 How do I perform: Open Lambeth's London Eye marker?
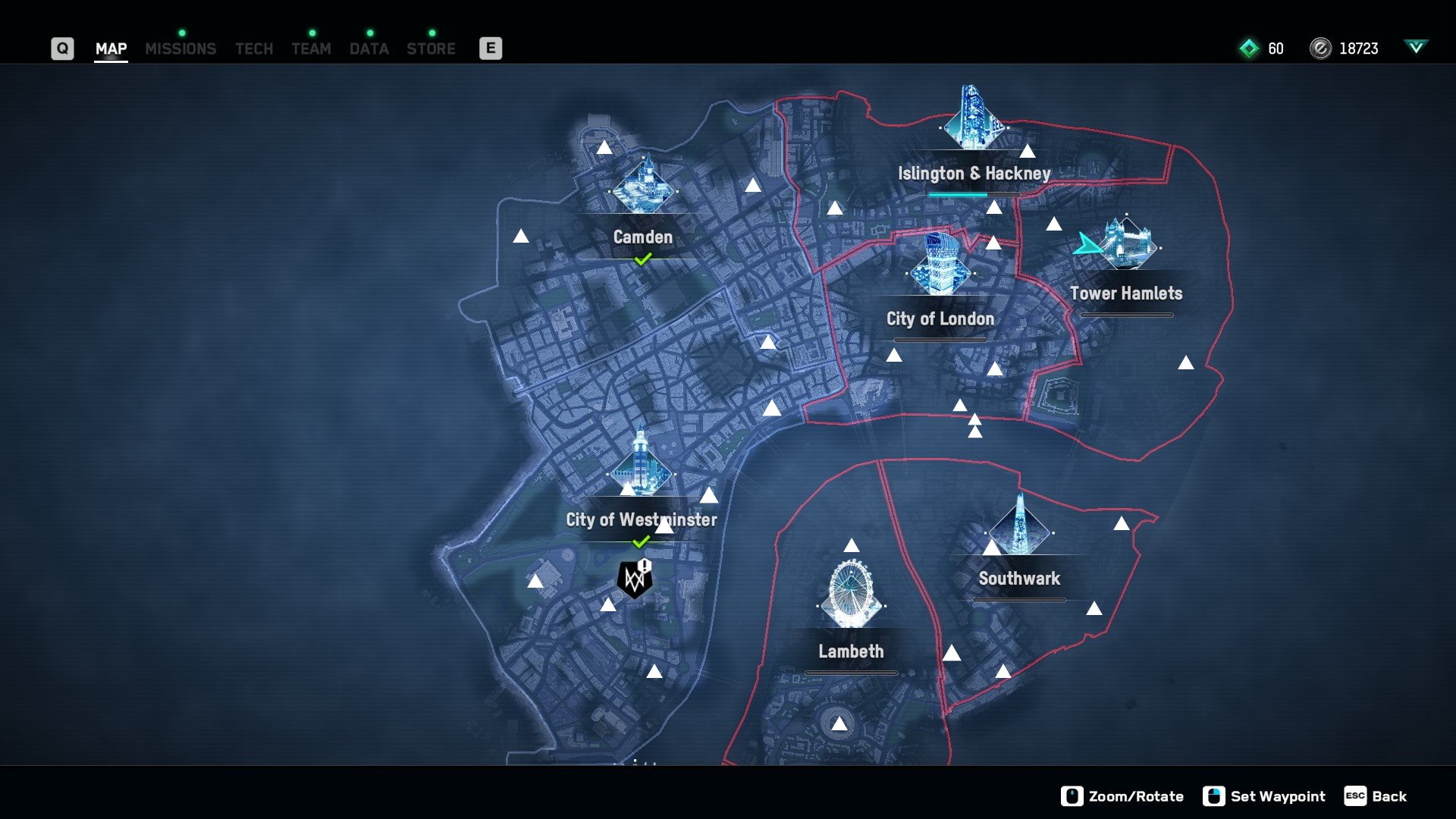851,595
